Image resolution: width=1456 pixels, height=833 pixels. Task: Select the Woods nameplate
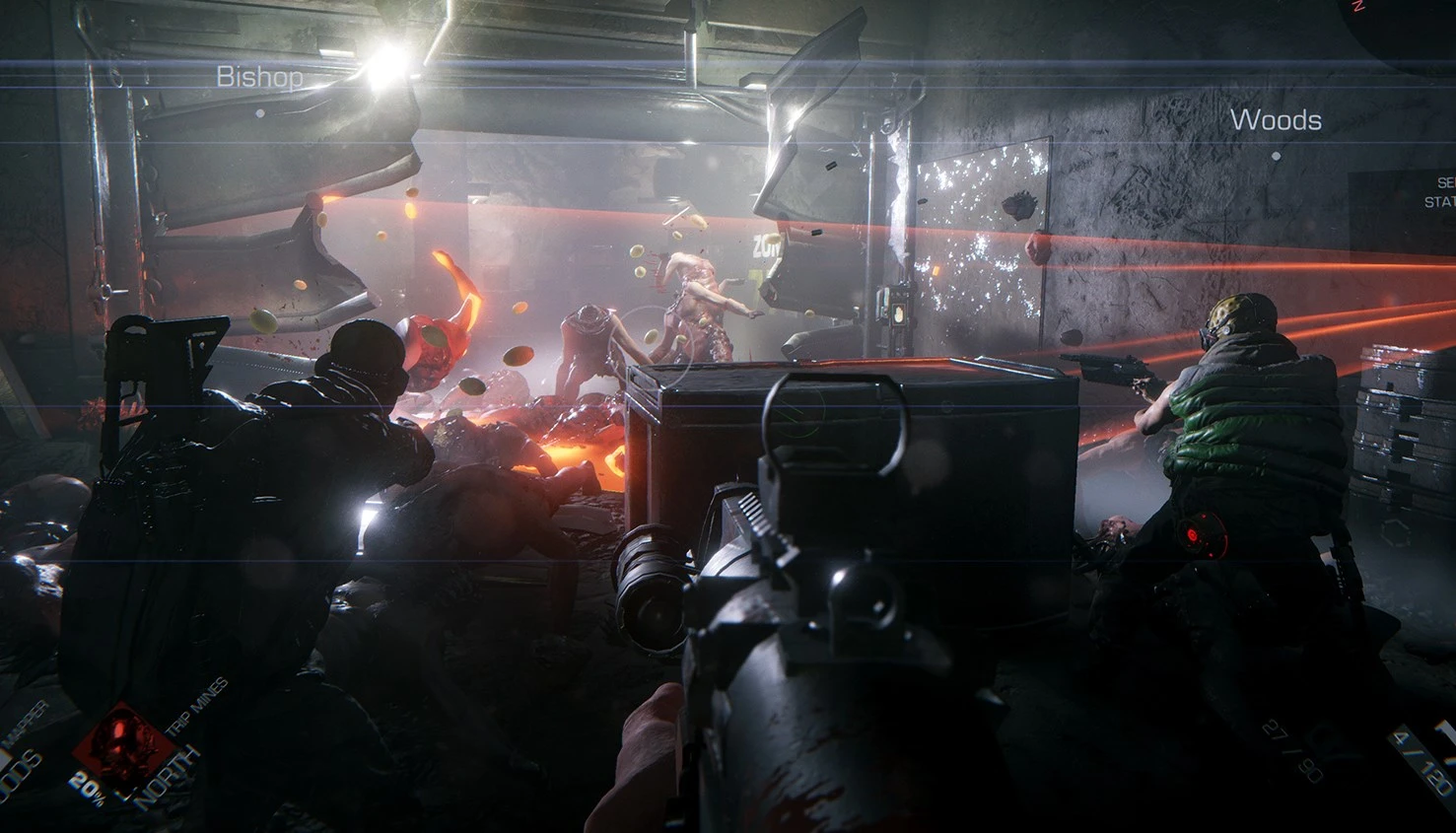[1277, 121]
